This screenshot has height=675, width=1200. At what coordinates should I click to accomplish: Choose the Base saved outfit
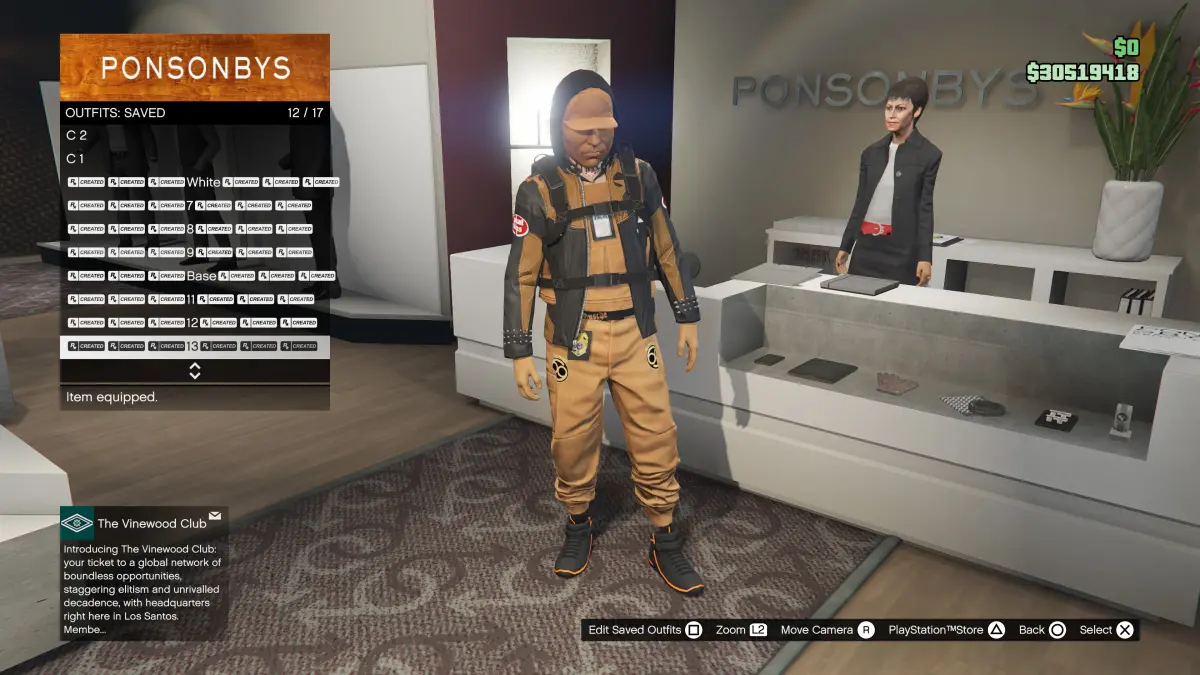194,276
